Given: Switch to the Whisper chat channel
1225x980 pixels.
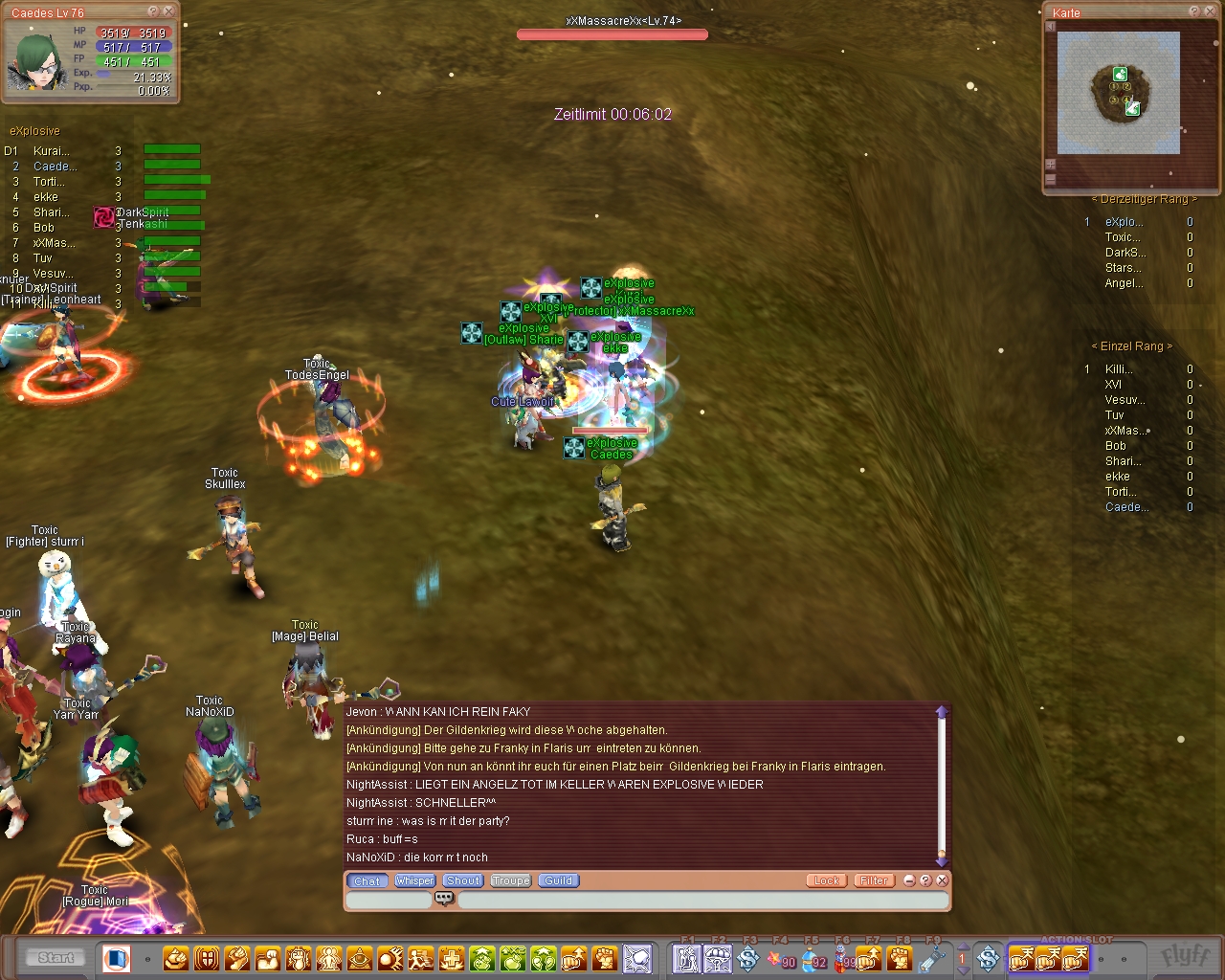Looking at the screenshot, I should point(414,880).
